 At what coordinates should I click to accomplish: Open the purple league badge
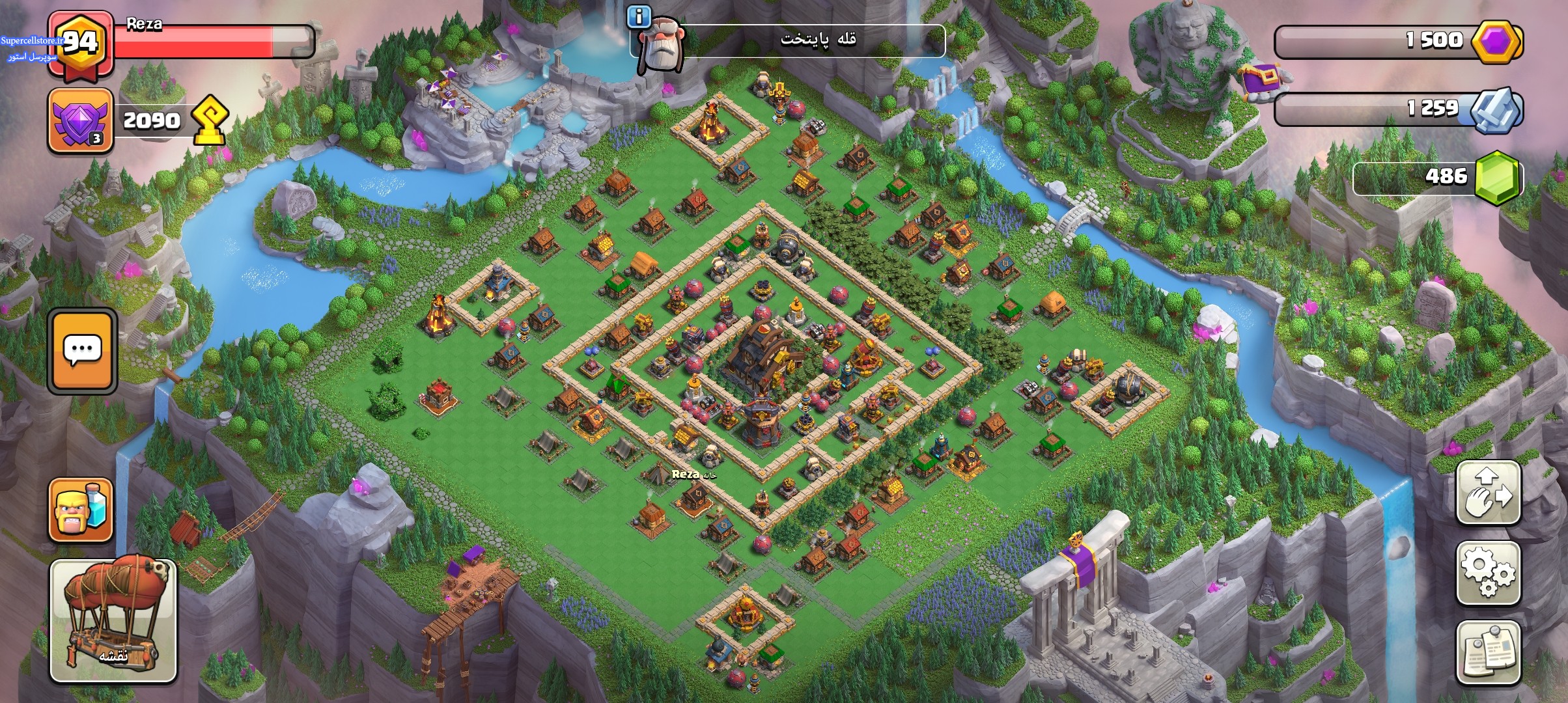click(x=81, y=120)
